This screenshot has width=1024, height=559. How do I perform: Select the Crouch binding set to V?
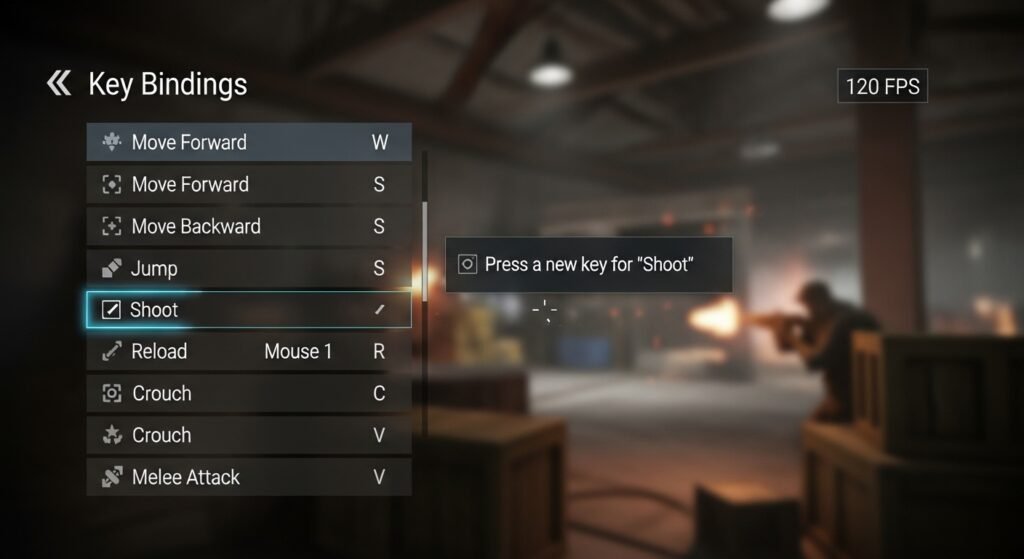[x=248, y=436]
